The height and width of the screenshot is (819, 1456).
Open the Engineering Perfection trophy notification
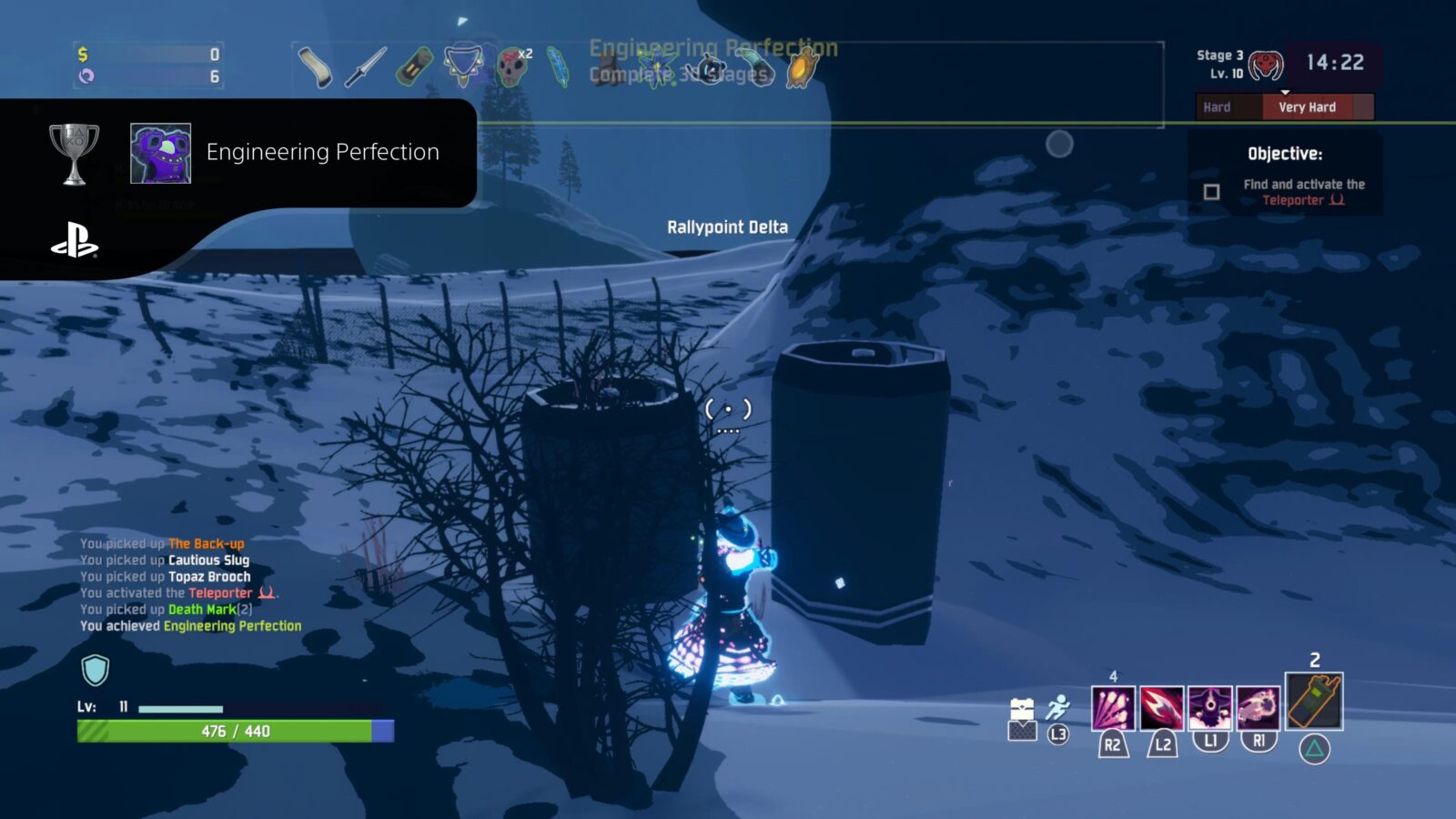pyautogui.click(x=322, y=152)
